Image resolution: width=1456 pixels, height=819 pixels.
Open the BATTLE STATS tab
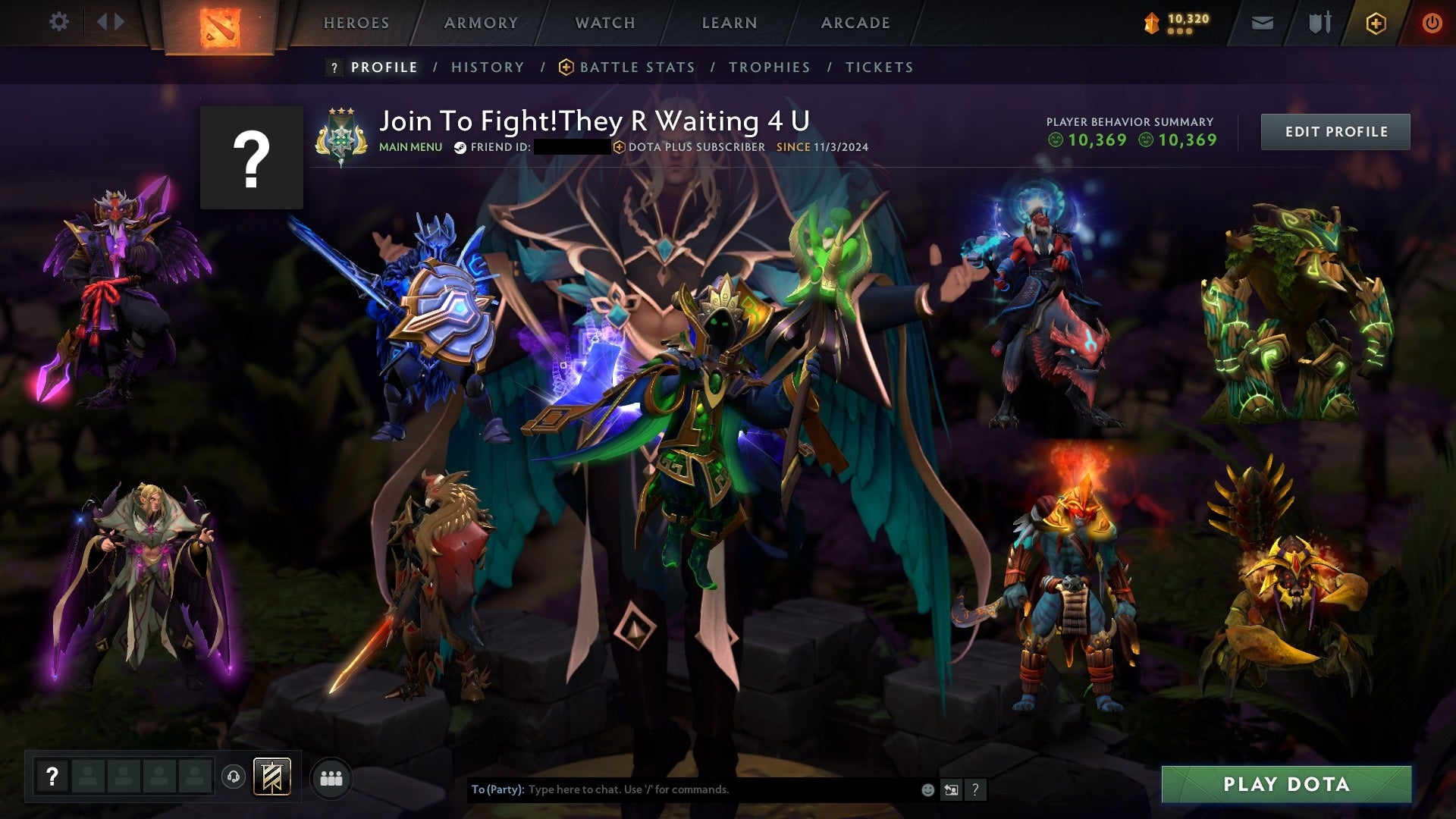coord(635,67)
